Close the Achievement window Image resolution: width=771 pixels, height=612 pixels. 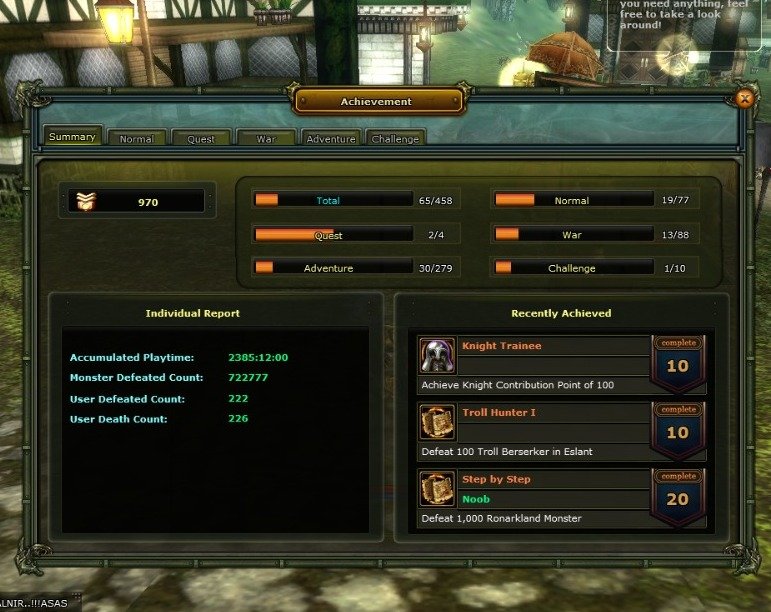tap(744, 98)
